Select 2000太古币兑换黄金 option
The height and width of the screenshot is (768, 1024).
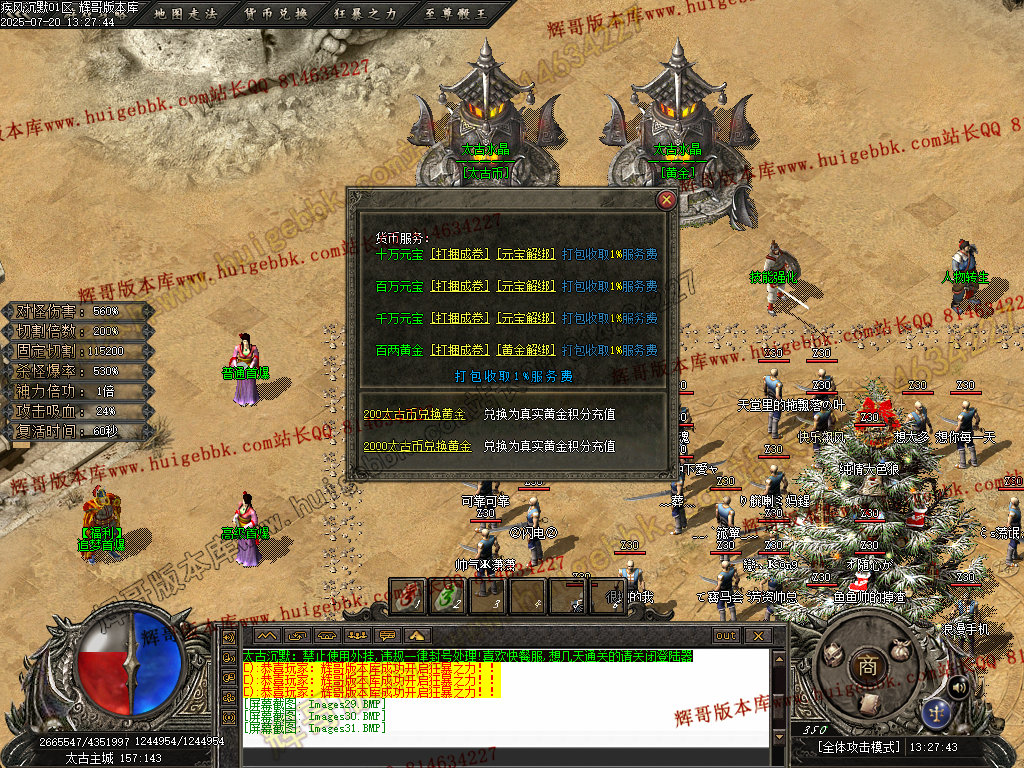[x=417, y=446]
